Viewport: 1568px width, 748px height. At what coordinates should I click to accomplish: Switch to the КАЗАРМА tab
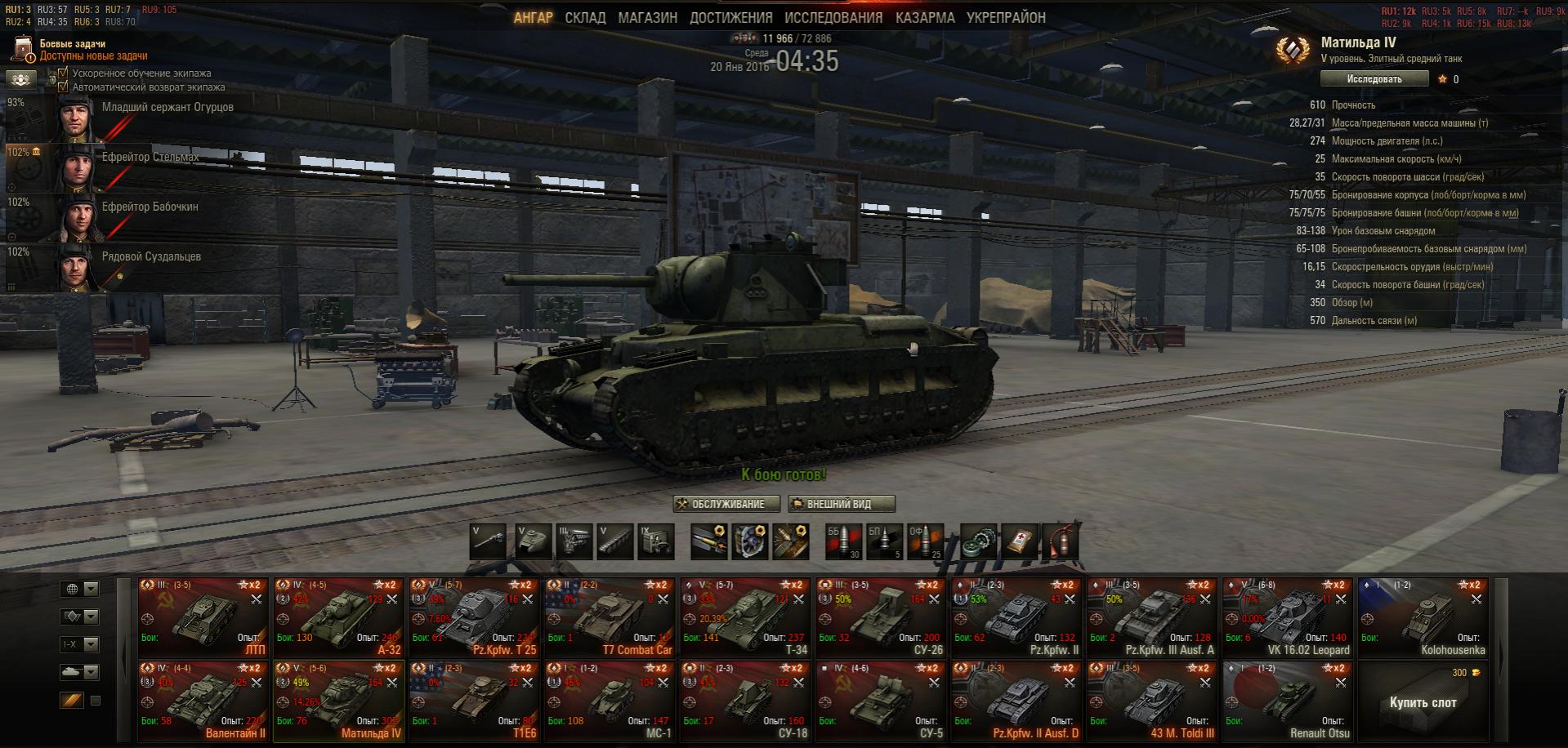924,18
